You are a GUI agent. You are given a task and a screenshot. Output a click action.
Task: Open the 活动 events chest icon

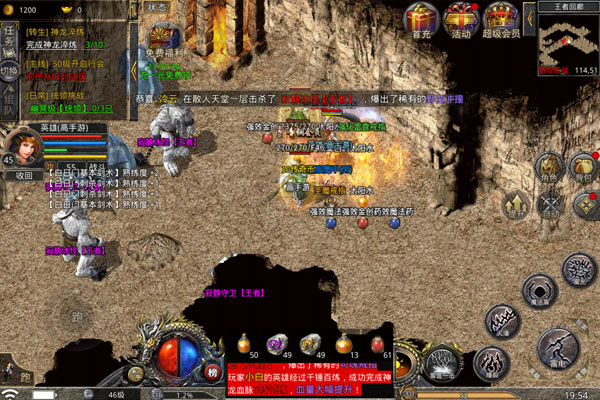[460, 18]
